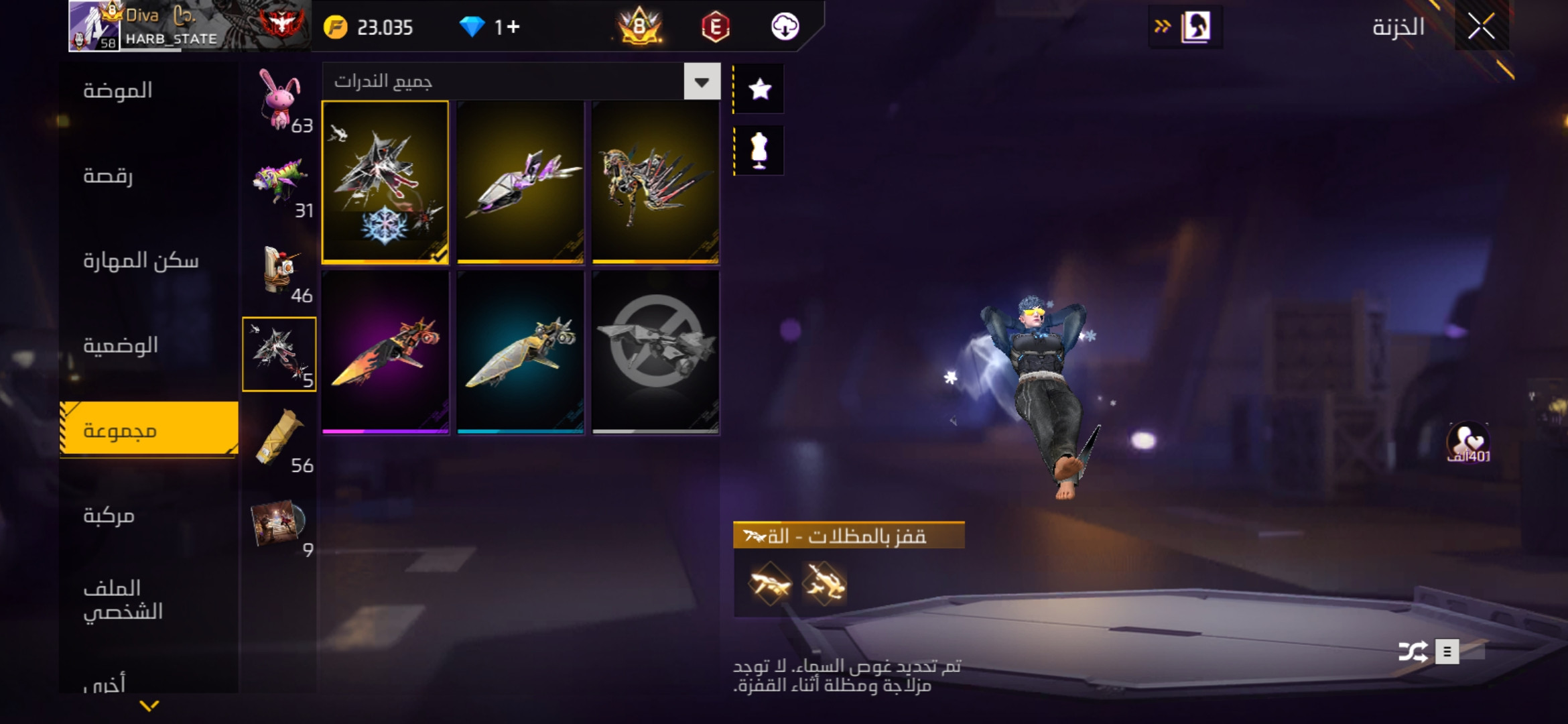Switch to the رقصة (Emote) category
The width and height of the screenshot is (1568, 724).
point(108,176)
